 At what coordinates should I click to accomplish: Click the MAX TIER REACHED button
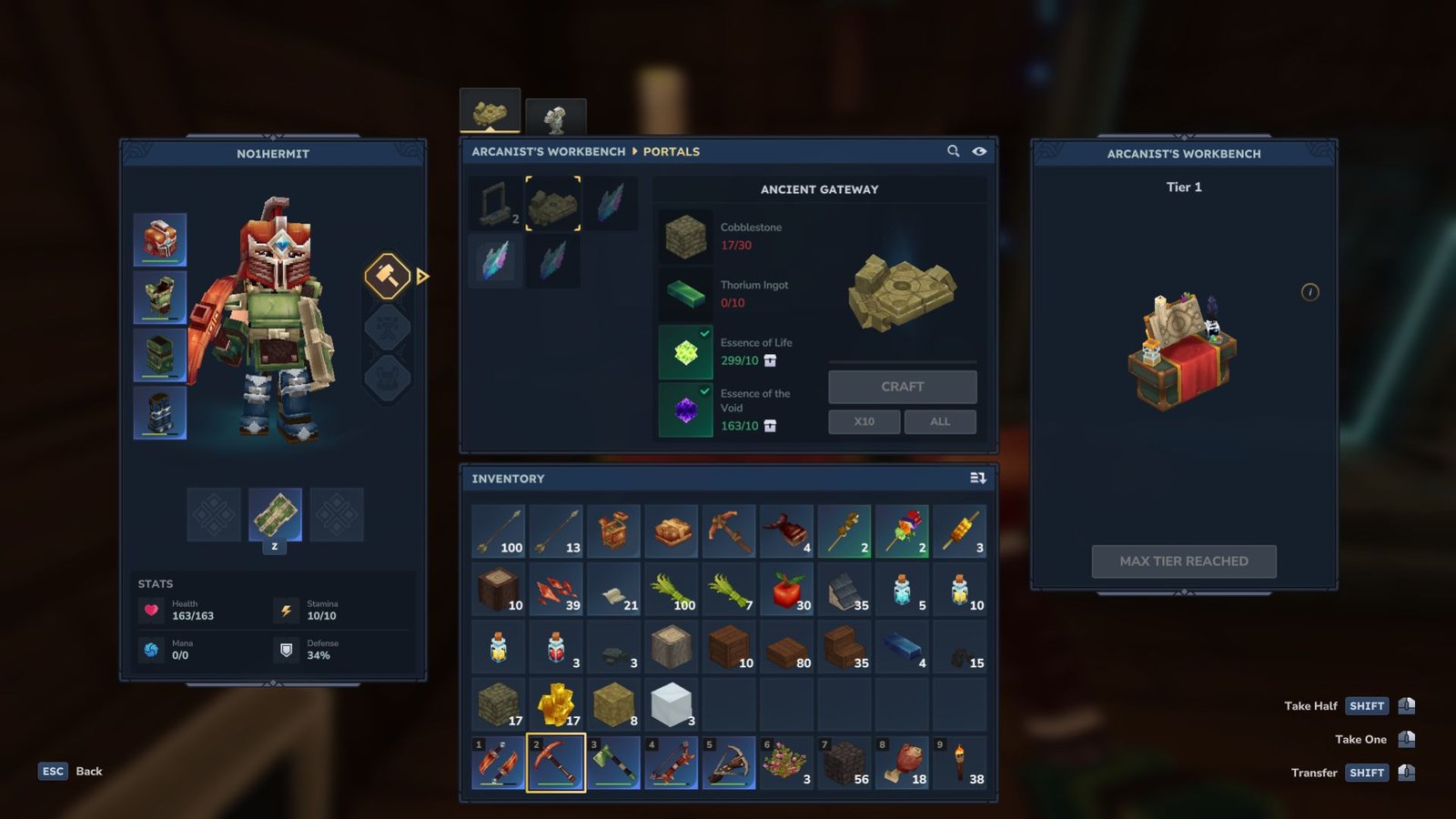(x=1183, y=561)
